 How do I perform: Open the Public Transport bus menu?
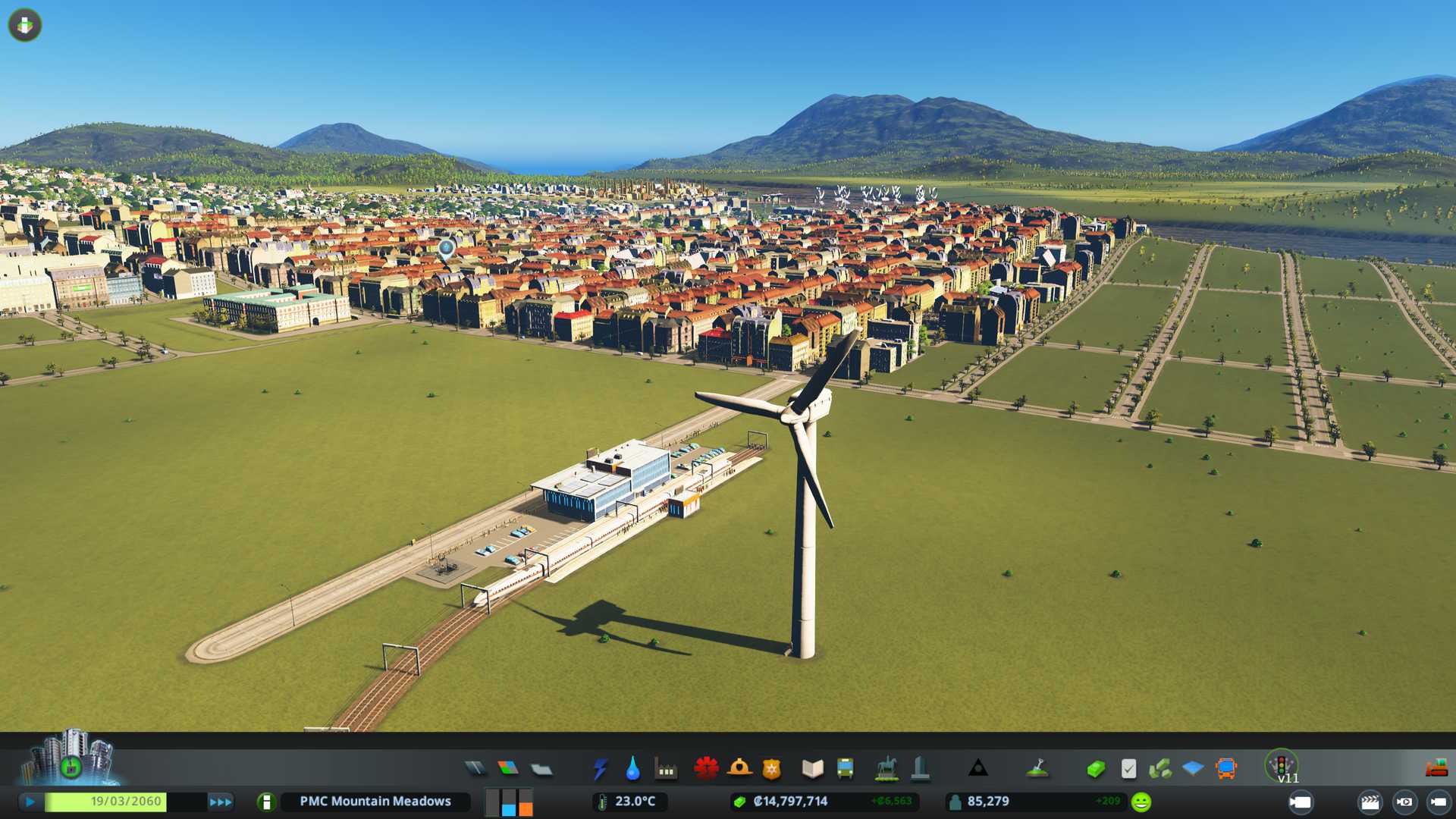click(845, 769)
